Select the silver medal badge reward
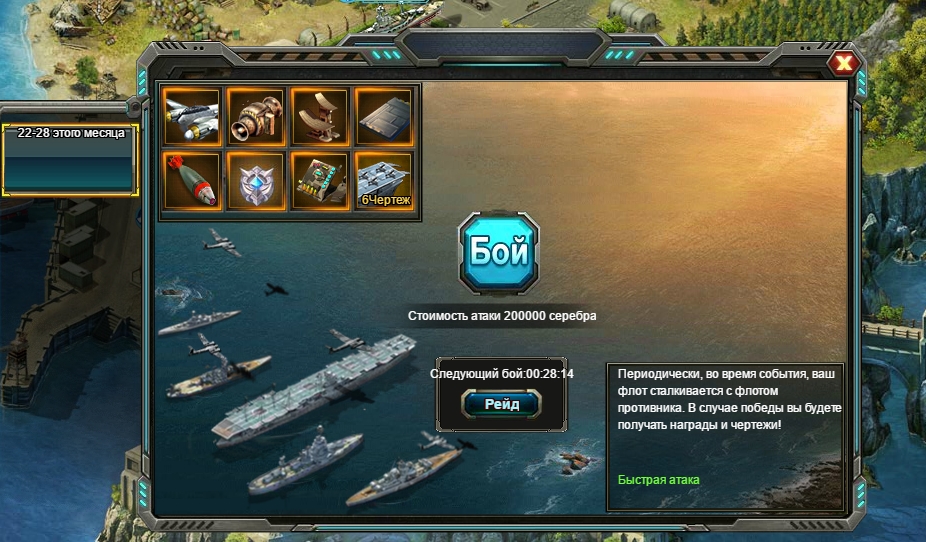The image size is (926, 542). click(x=256, y=181)
